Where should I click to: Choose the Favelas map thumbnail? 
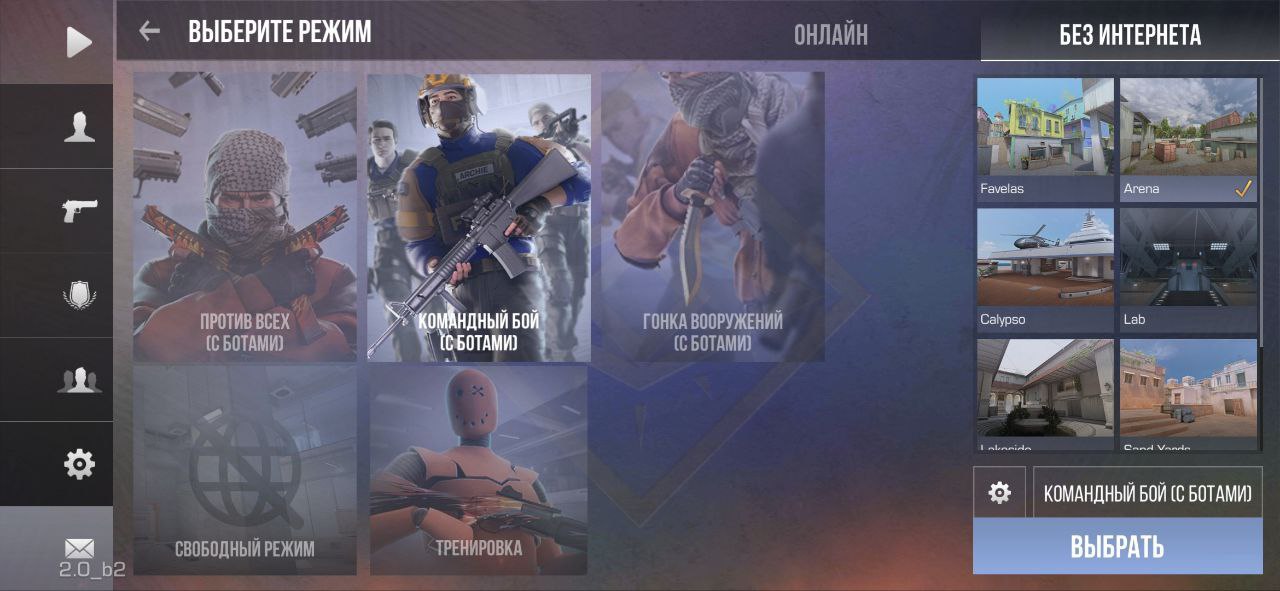[x=1045, y=139]
